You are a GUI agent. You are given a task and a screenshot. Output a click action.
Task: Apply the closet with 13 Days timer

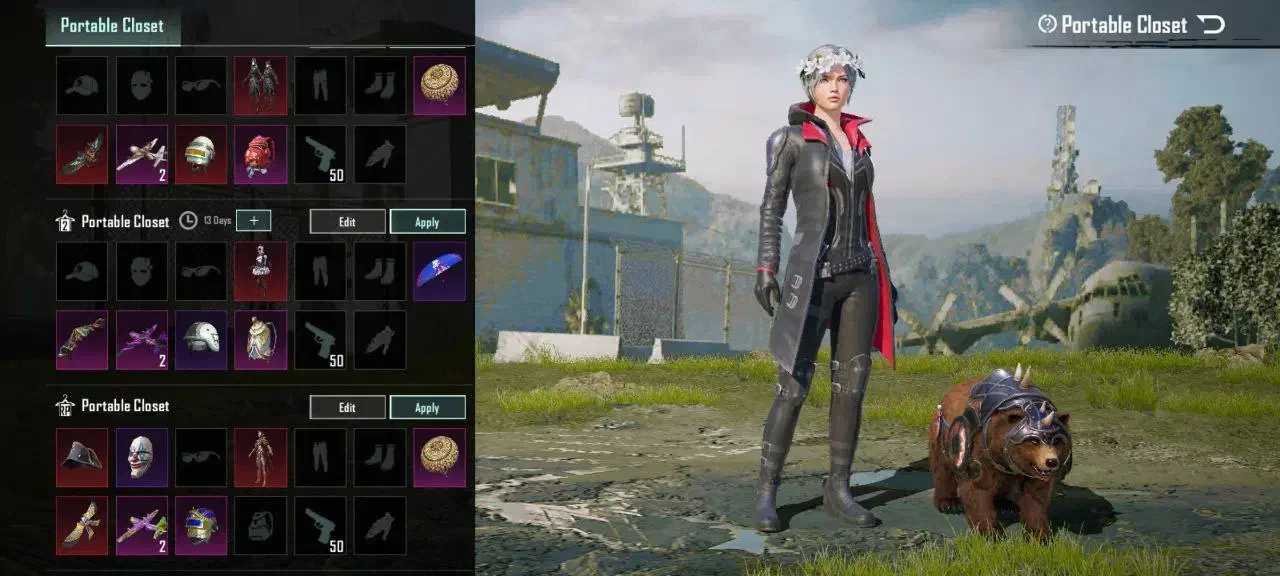[427, 222]
